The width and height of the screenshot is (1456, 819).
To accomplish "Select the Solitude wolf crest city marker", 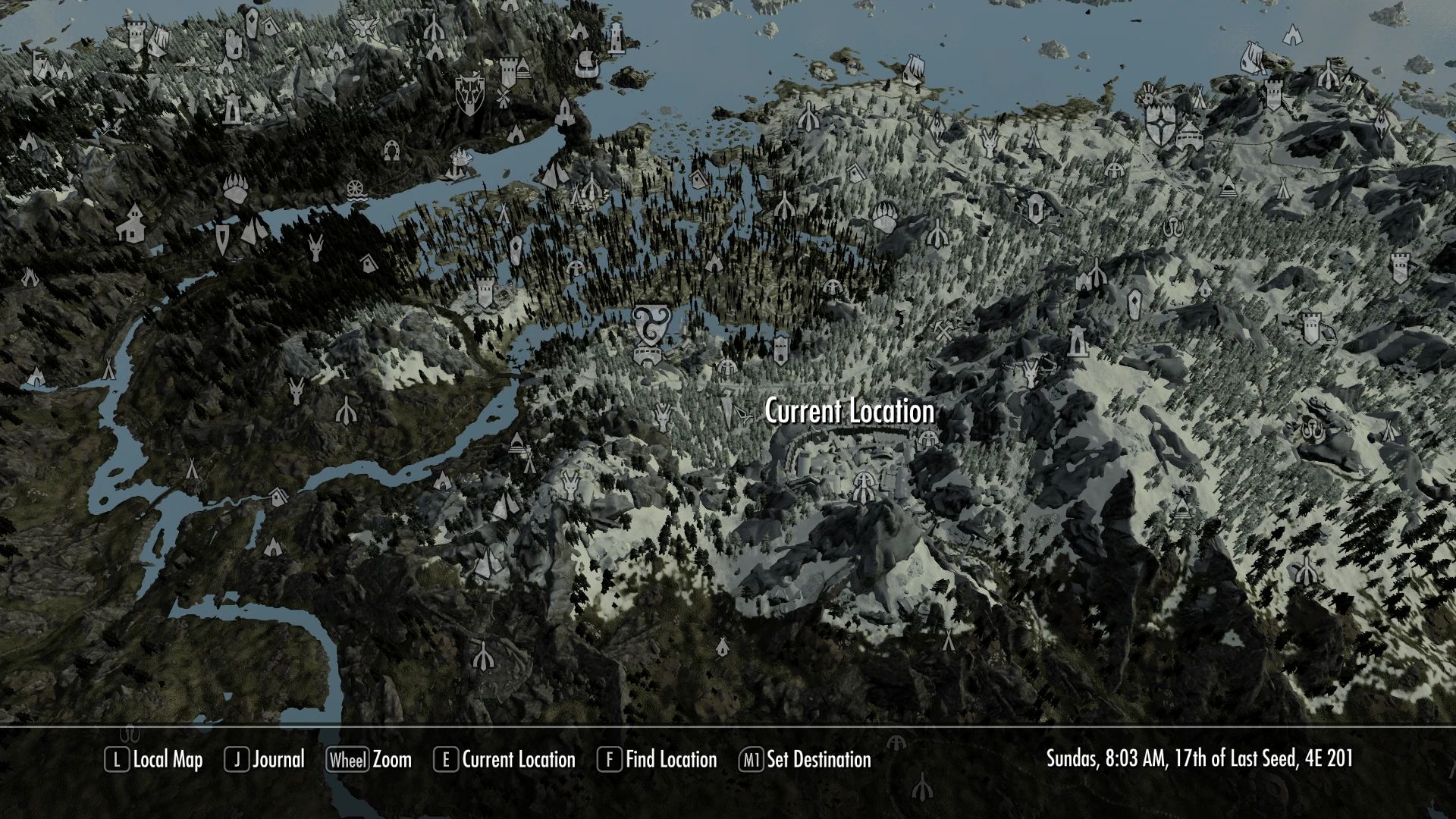I will pos(469,95).
